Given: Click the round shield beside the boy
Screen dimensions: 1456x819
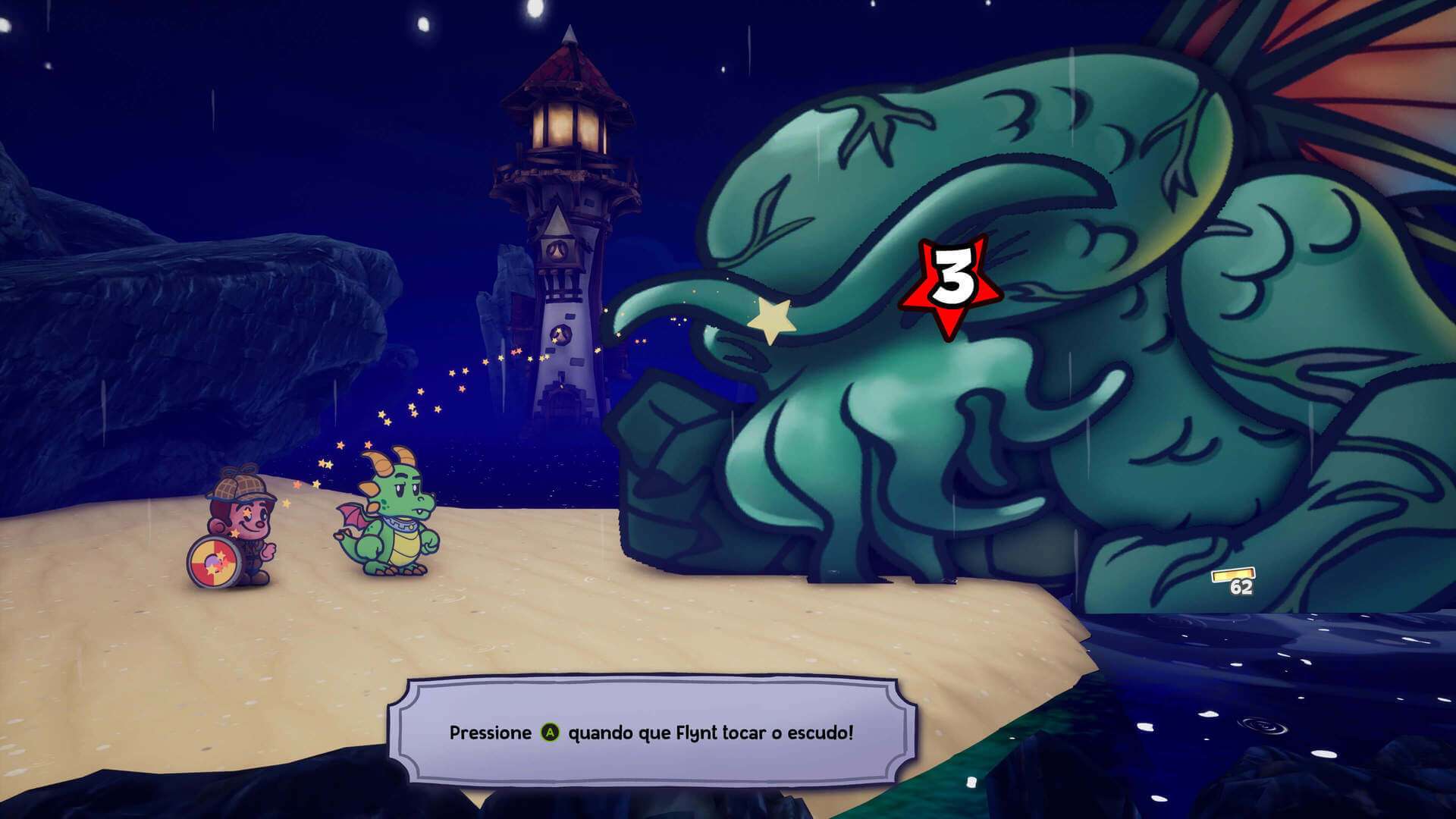Looking at the screenshot, I should point(214,560).
